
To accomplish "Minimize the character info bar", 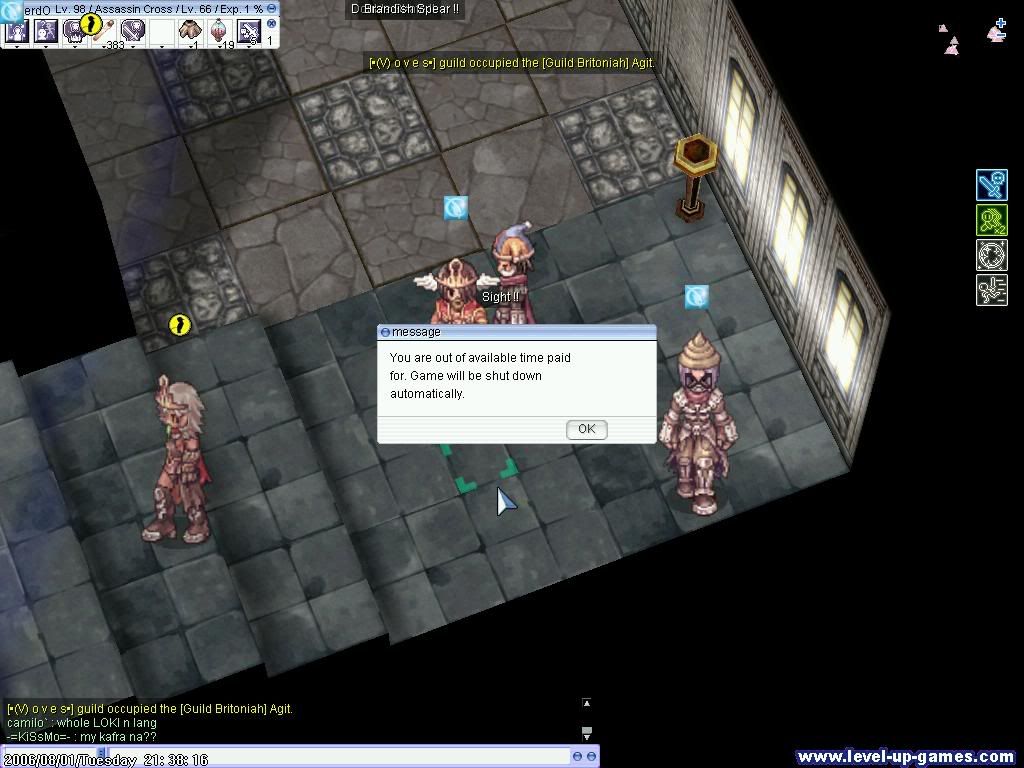I will click(x=272, y=8).
